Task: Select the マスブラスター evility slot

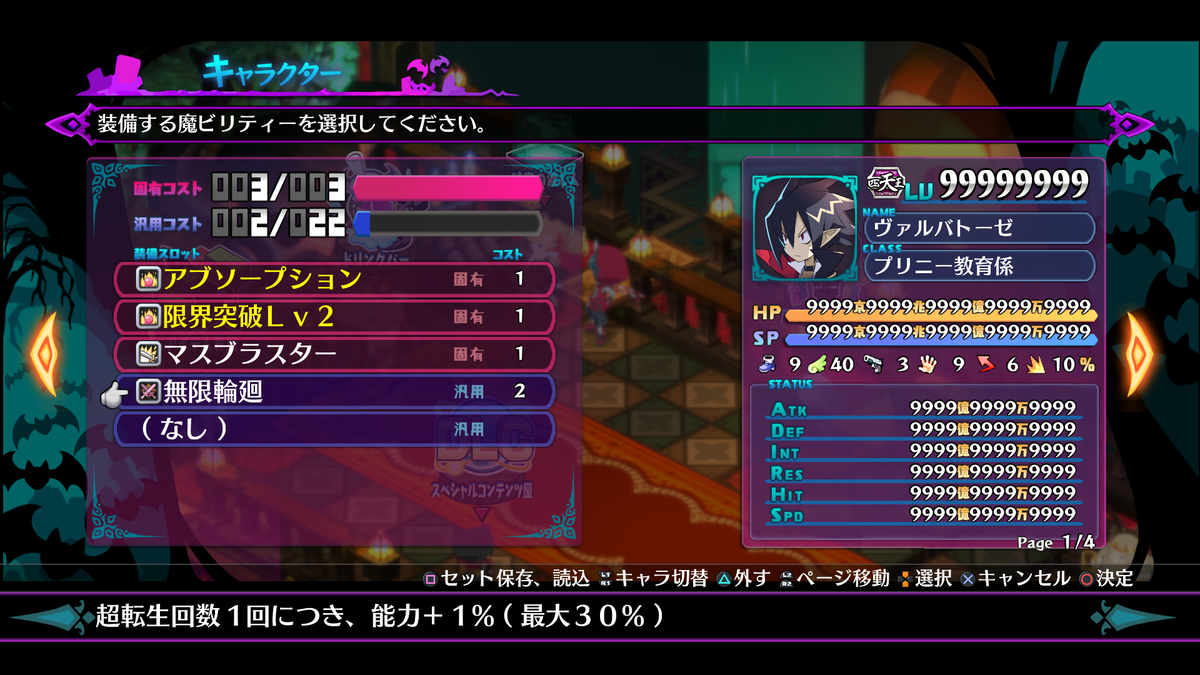Action: tap(334, 354)
